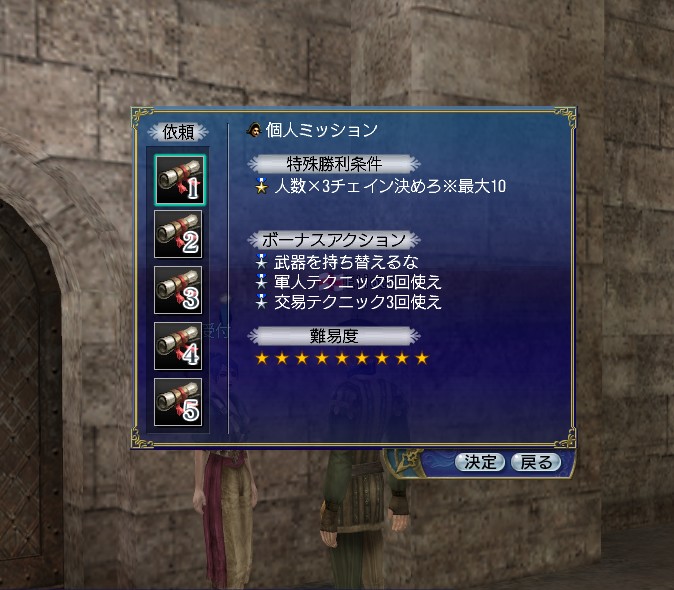Go back with the 戻る button
Screen dimensions: 674x590
coord(536,462)
